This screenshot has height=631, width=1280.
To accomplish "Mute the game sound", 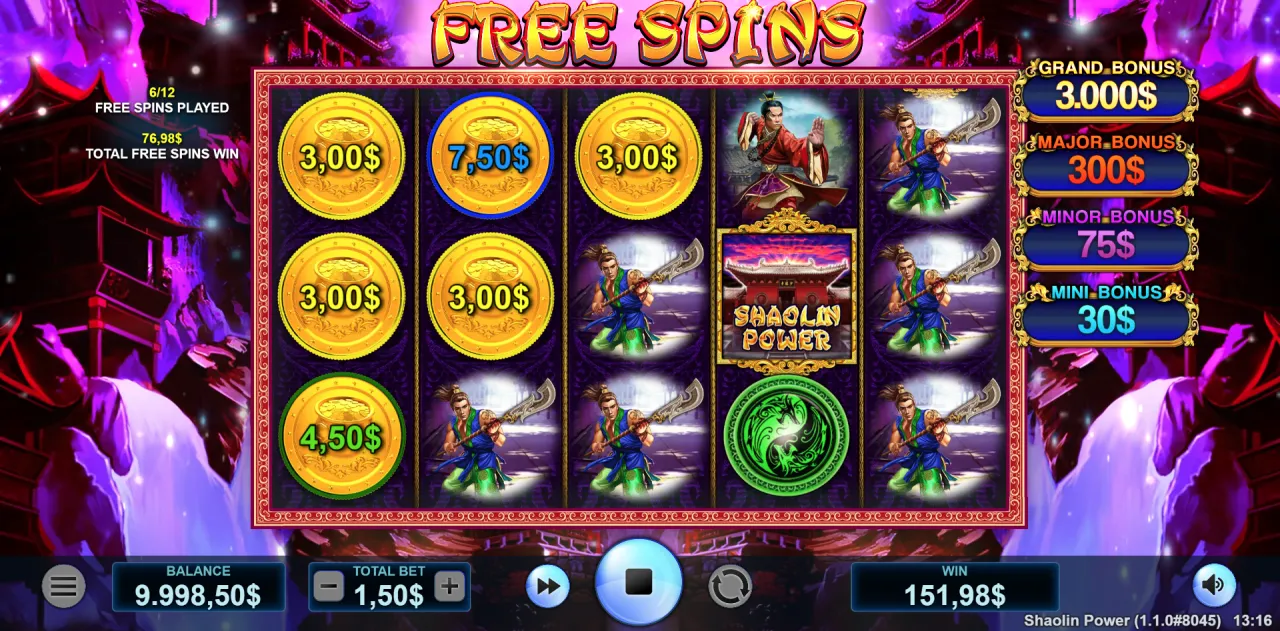I will click(x=1215, y=585).
